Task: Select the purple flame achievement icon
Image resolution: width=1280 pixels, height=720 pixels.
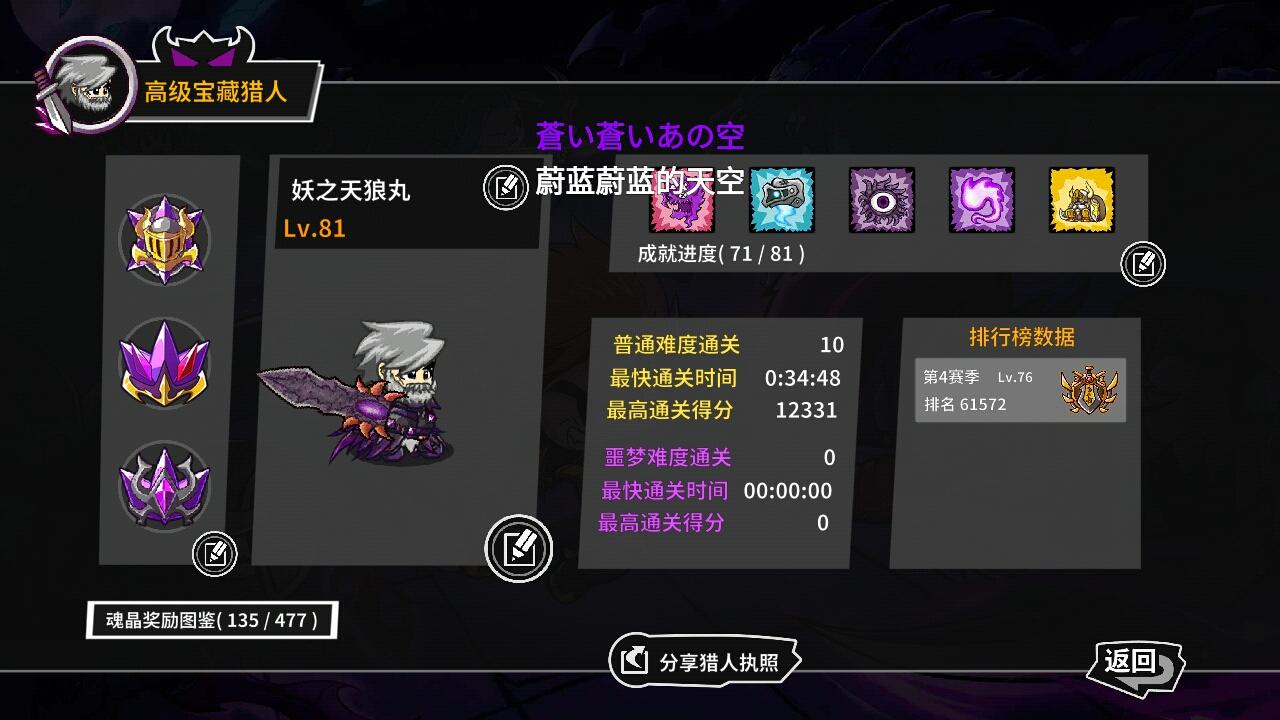Action: click(x=981, y=200)
